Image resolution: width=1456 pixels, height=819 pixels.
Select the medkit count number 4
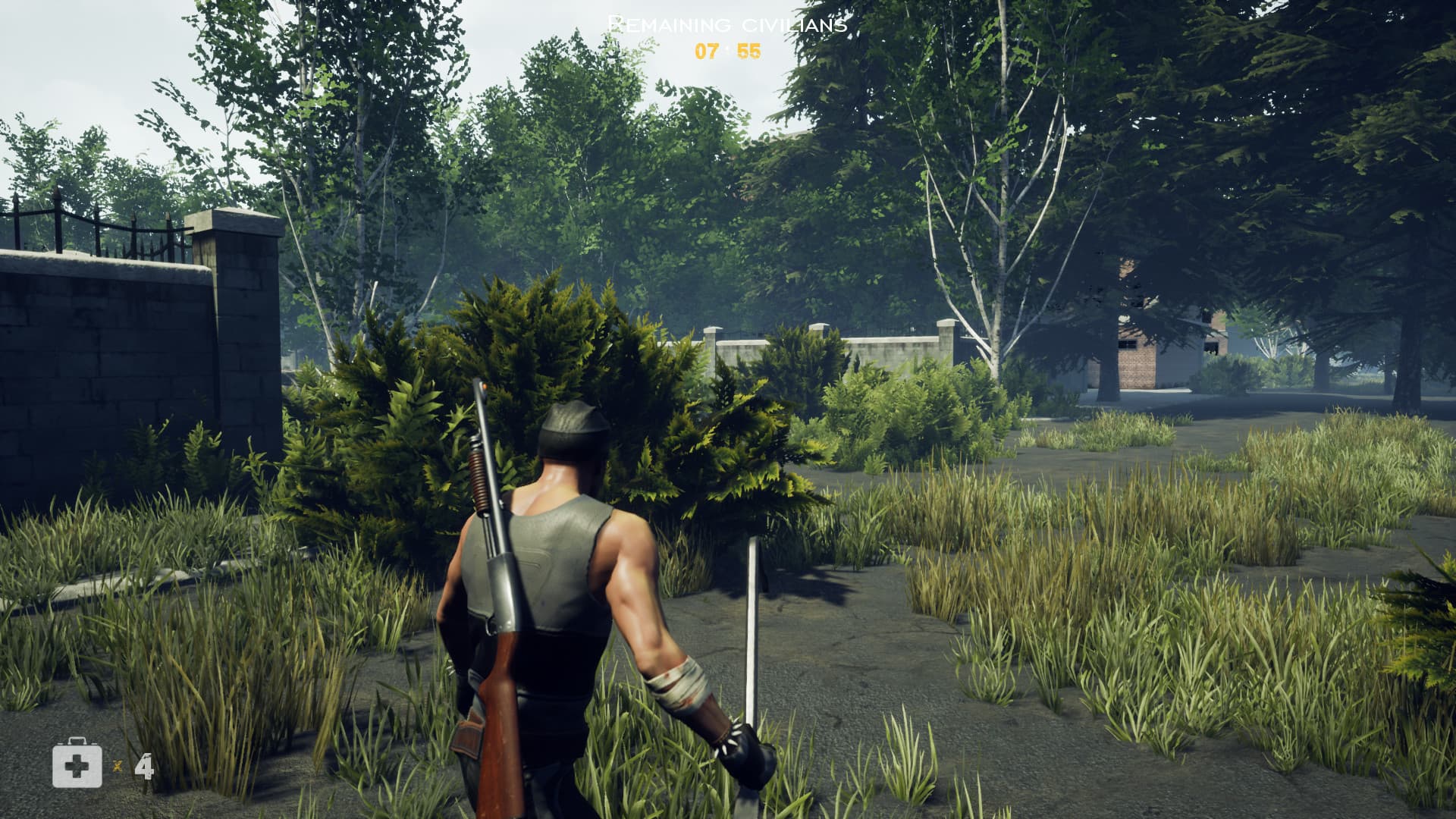144,765
